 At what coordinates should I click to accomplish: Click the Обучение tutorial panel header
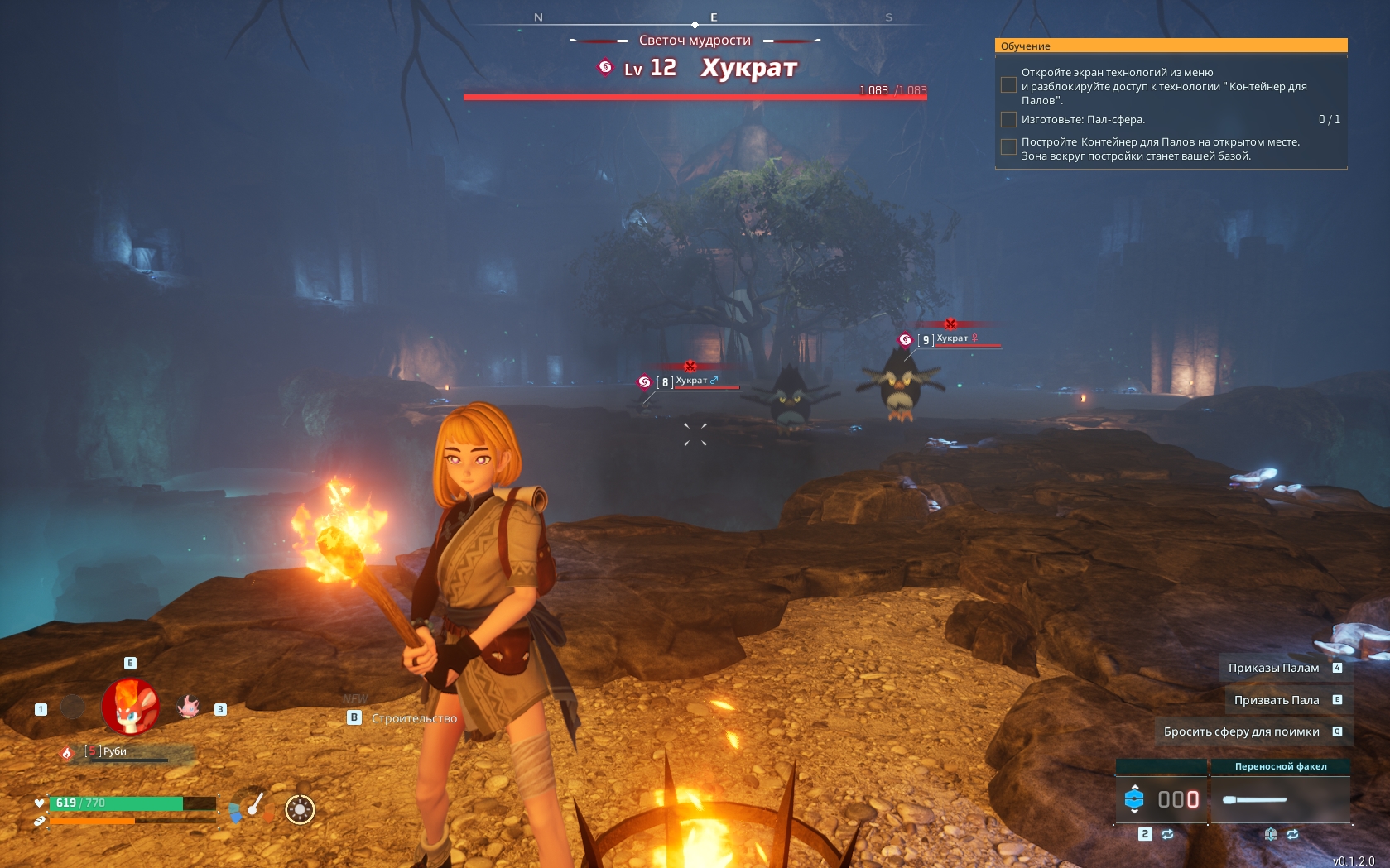pyautogui.click(x=1171, y=46)
